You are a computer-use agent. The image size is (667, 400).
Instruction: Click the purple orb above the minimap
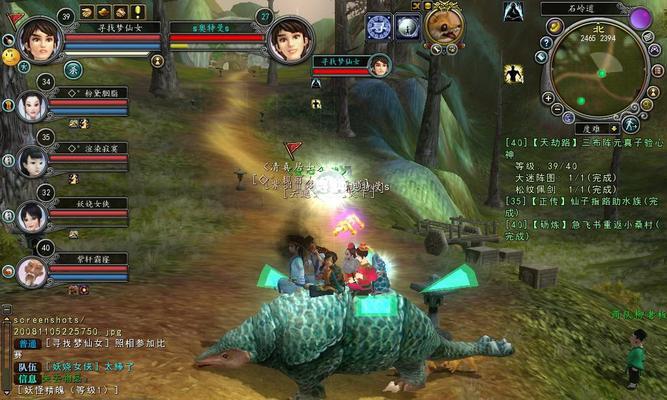pyautogui.click(x=640, y=18)
